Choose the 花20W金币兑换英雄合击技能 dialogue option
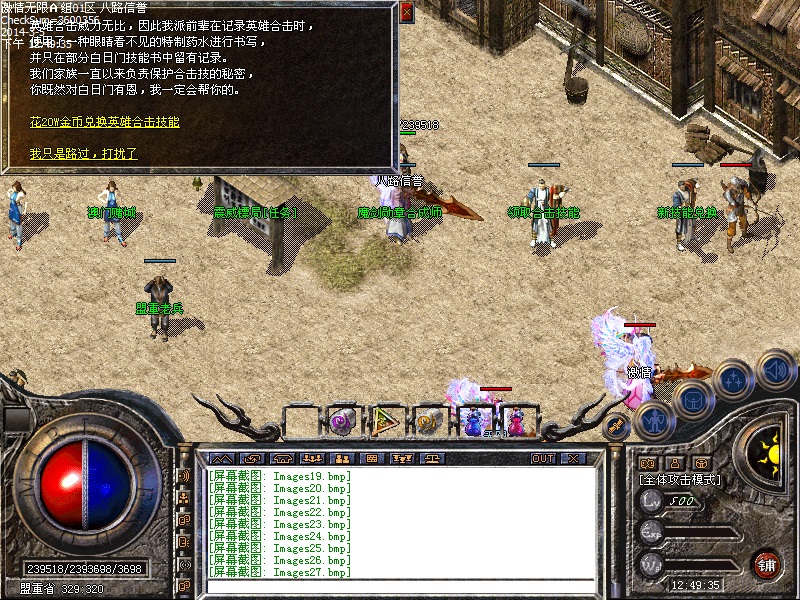 click(x=104, y=122)
